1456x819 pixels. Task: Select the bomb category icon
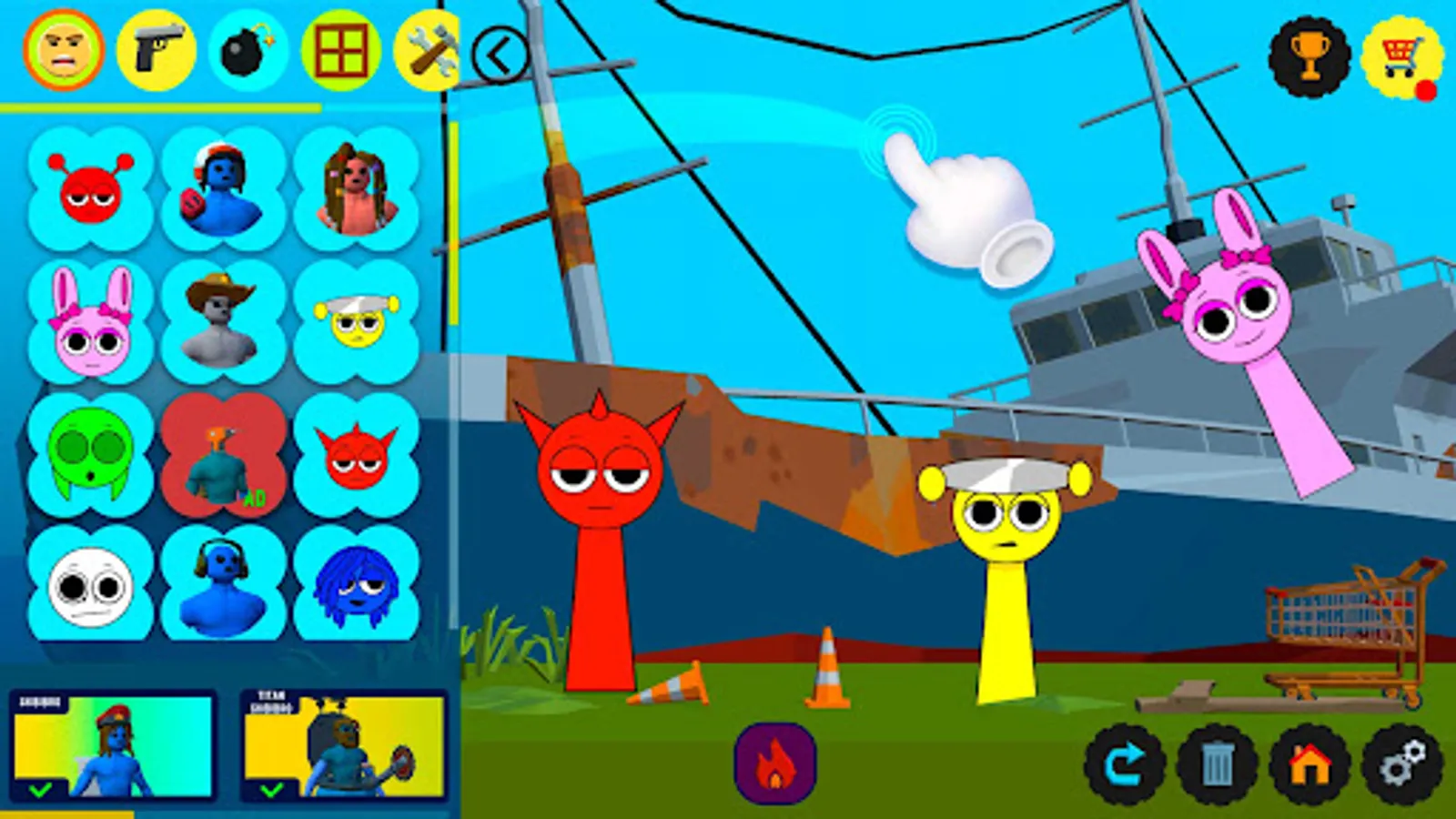248,52
